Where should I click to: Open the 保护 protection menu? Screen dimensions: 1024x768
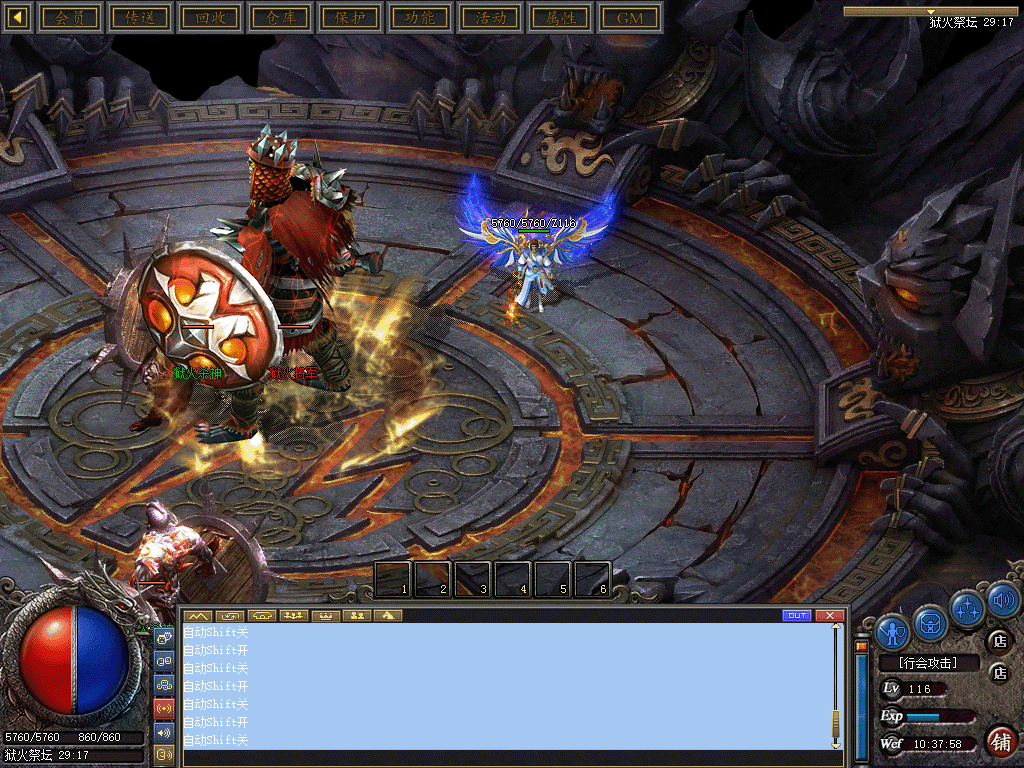[x=350, y=18]
